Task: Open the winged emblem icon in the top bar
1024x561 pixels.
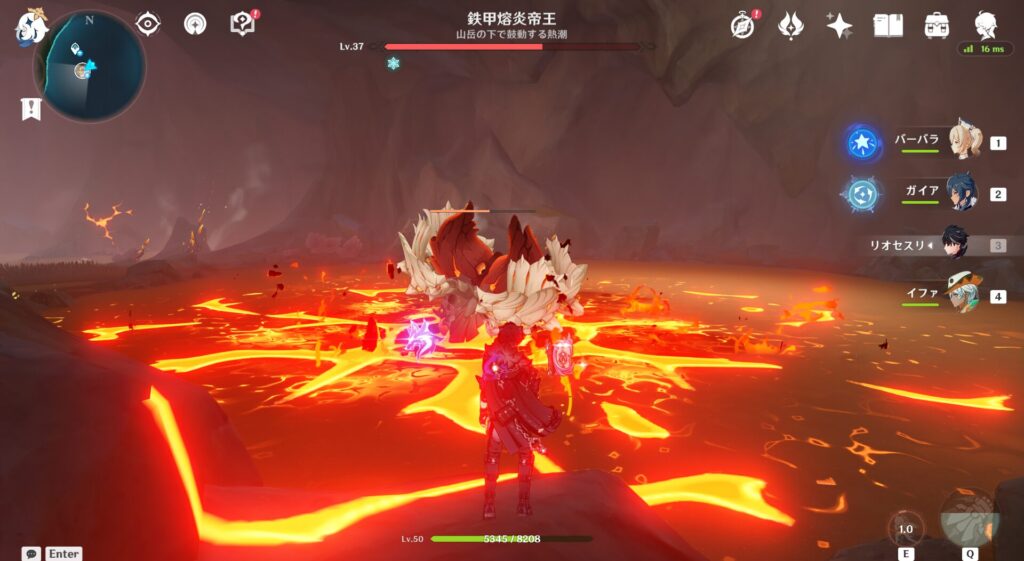Action: 791,25
